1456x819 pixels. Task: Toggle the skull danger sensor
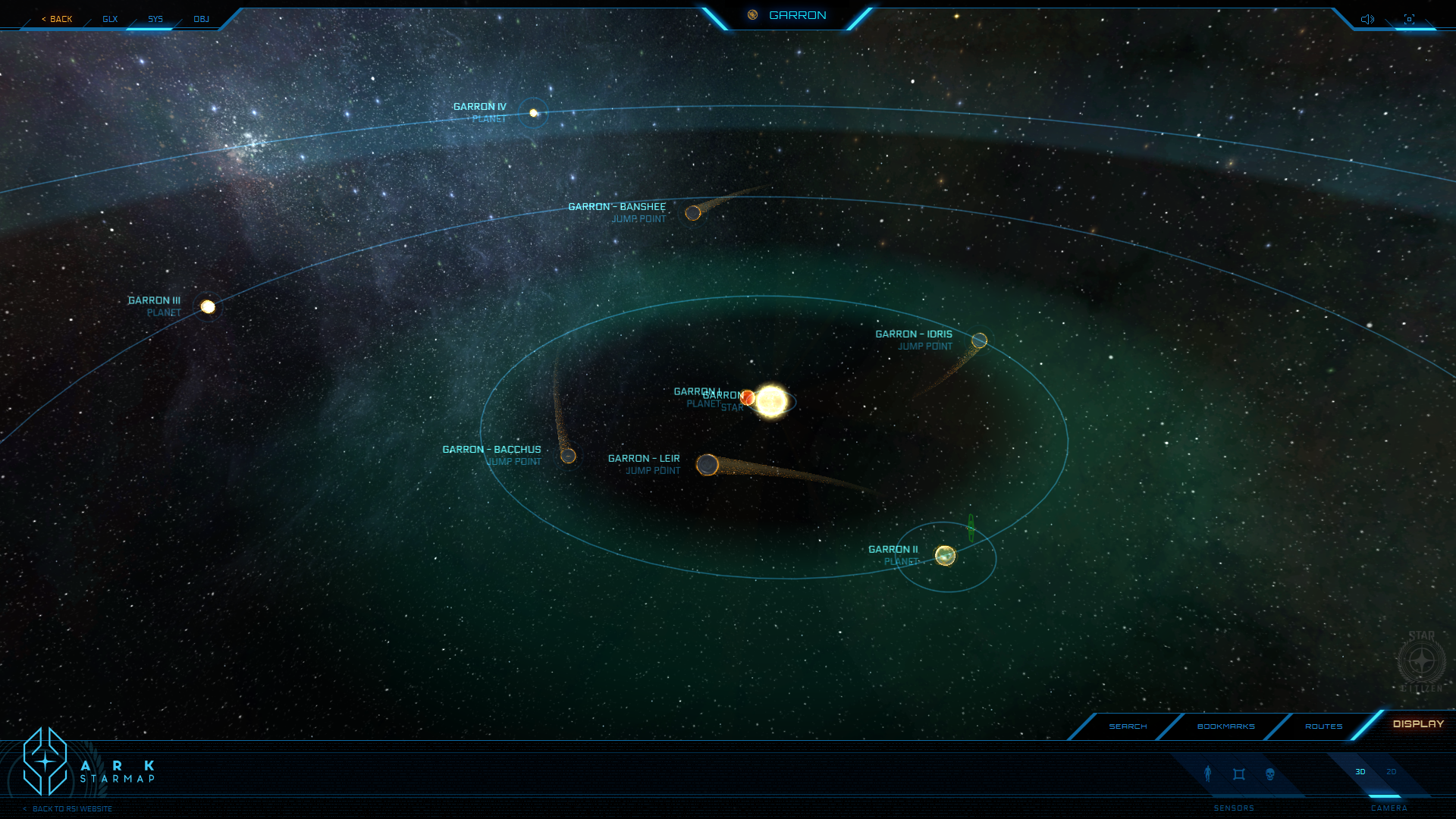pos(1270,774)
